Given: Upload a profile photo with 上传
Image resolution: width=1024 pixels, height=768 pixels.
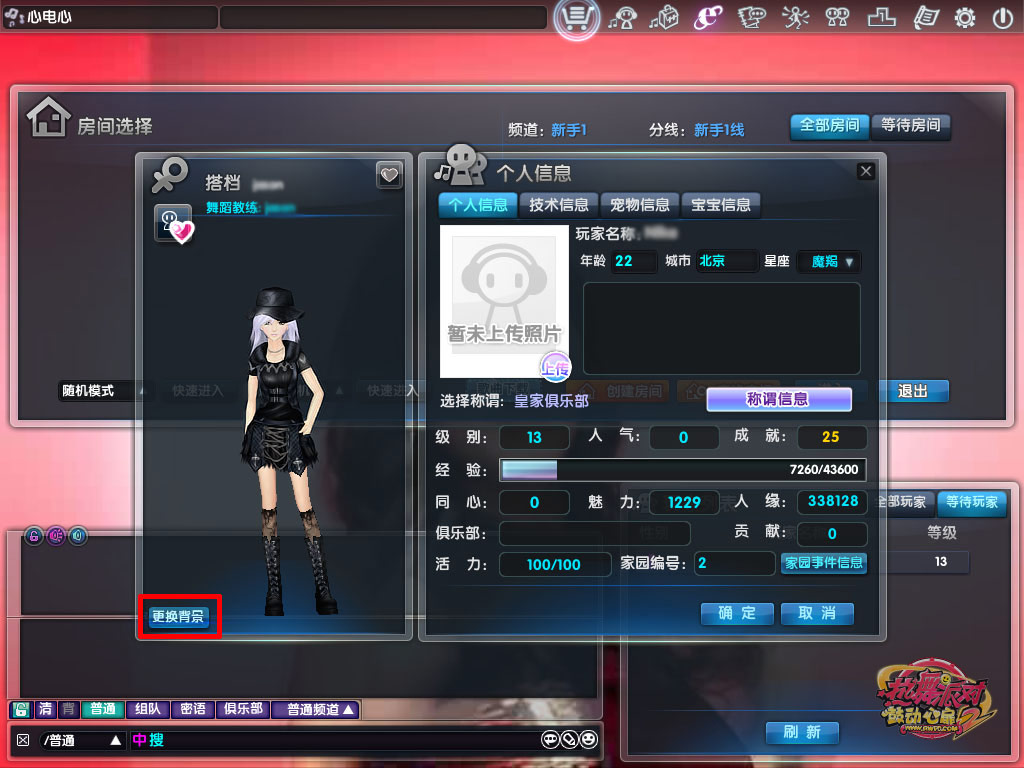Looking at the screenshot, I should point(555,367).
